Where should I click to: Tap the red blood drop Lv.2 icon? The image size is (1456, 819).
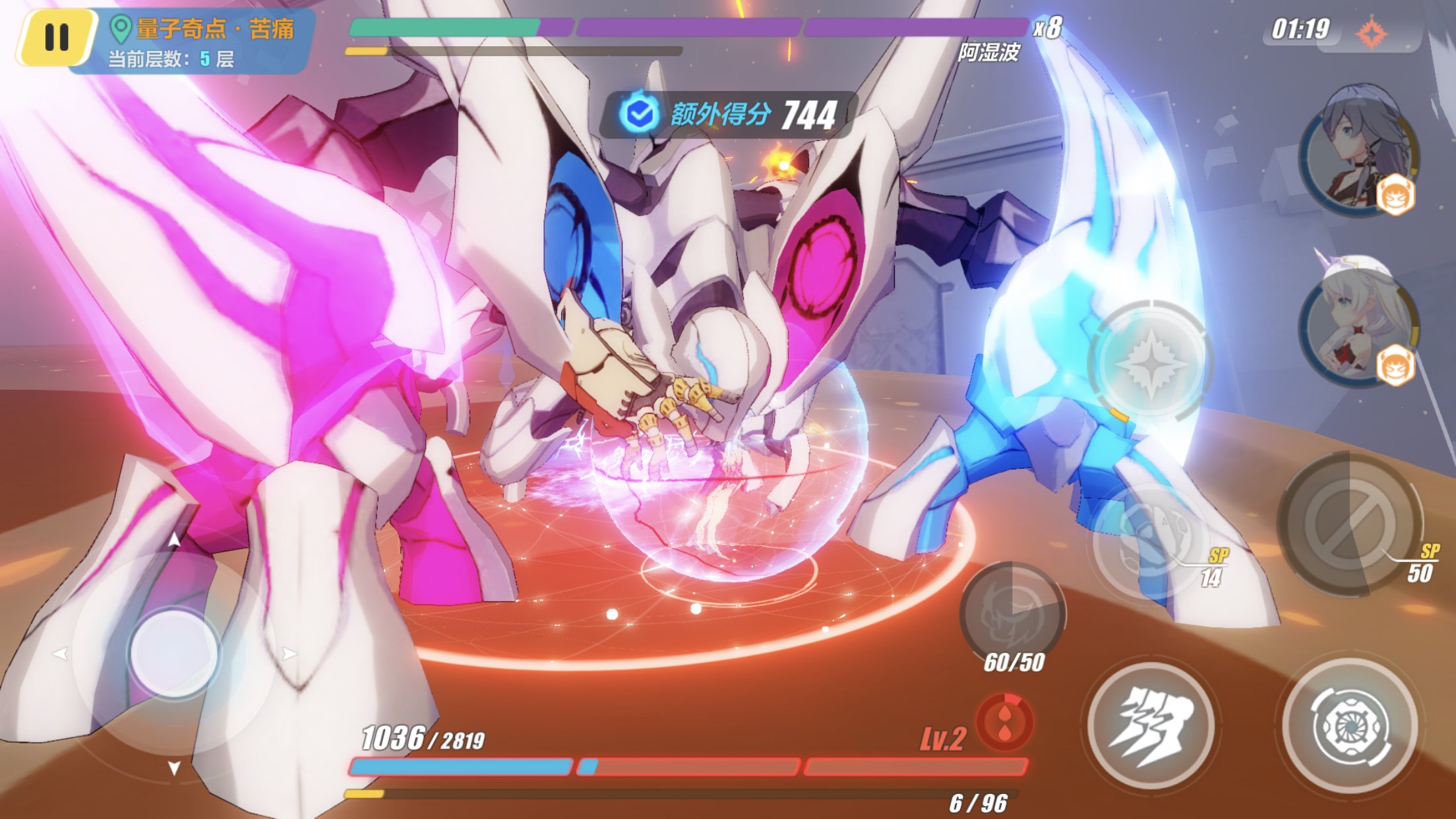tap(1005, 722)
